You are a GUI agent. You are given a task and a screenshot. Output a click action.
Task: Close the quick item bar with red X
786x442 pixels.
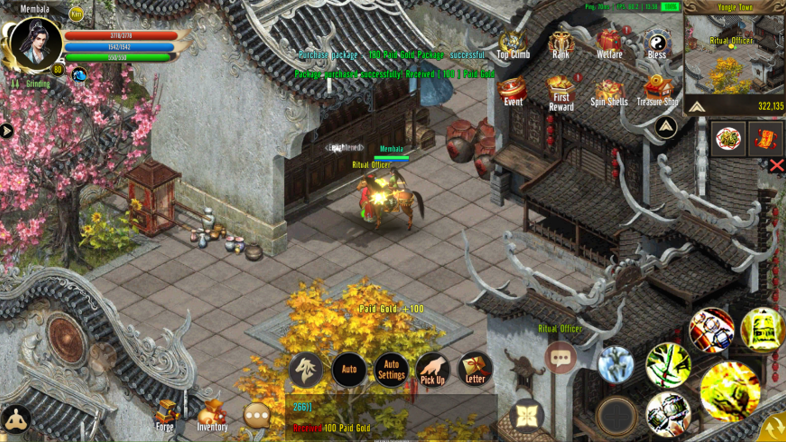click(776, 166)
